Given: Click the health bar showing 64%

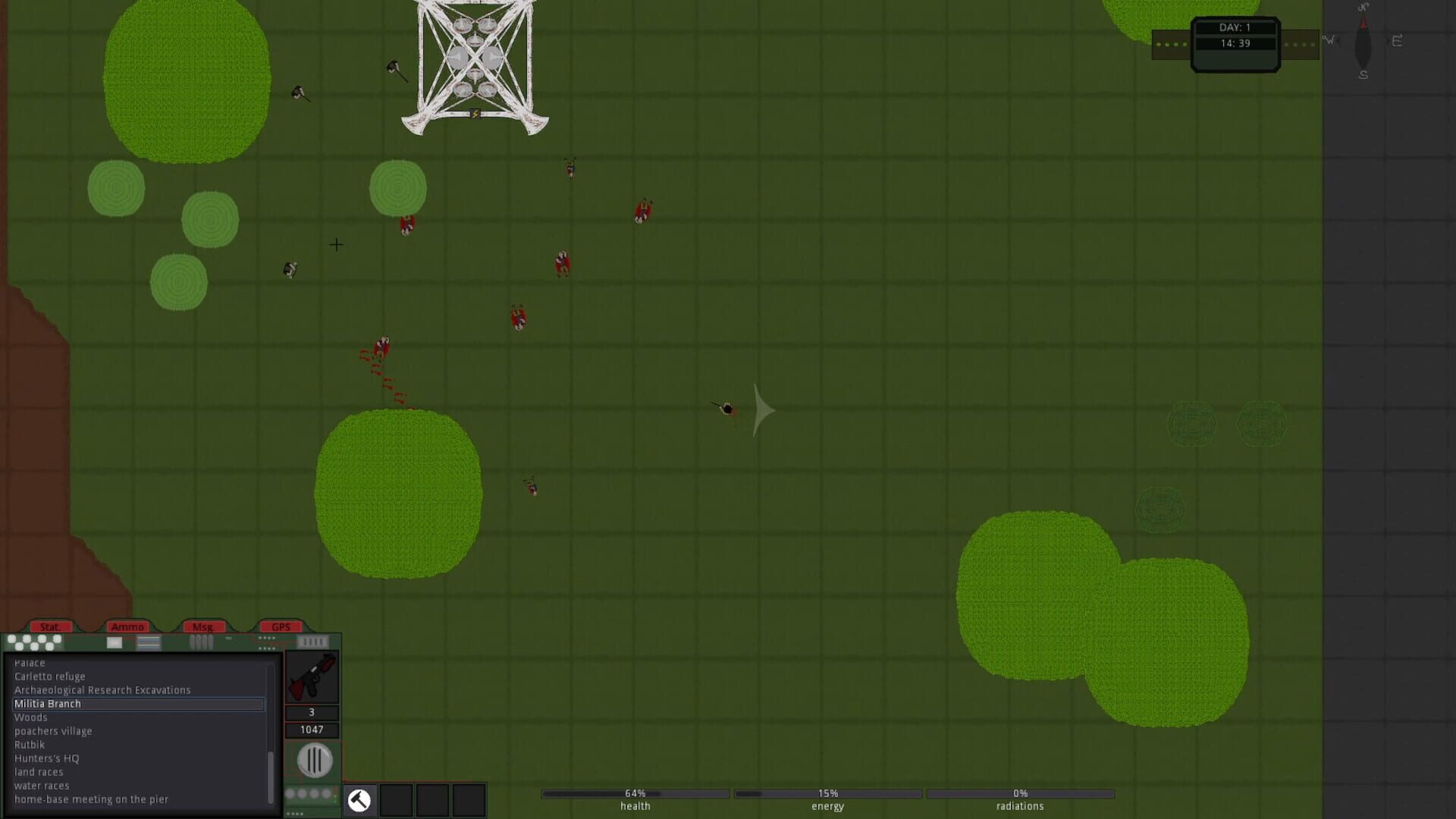Looking at the screenshot, I should point(635,793).
